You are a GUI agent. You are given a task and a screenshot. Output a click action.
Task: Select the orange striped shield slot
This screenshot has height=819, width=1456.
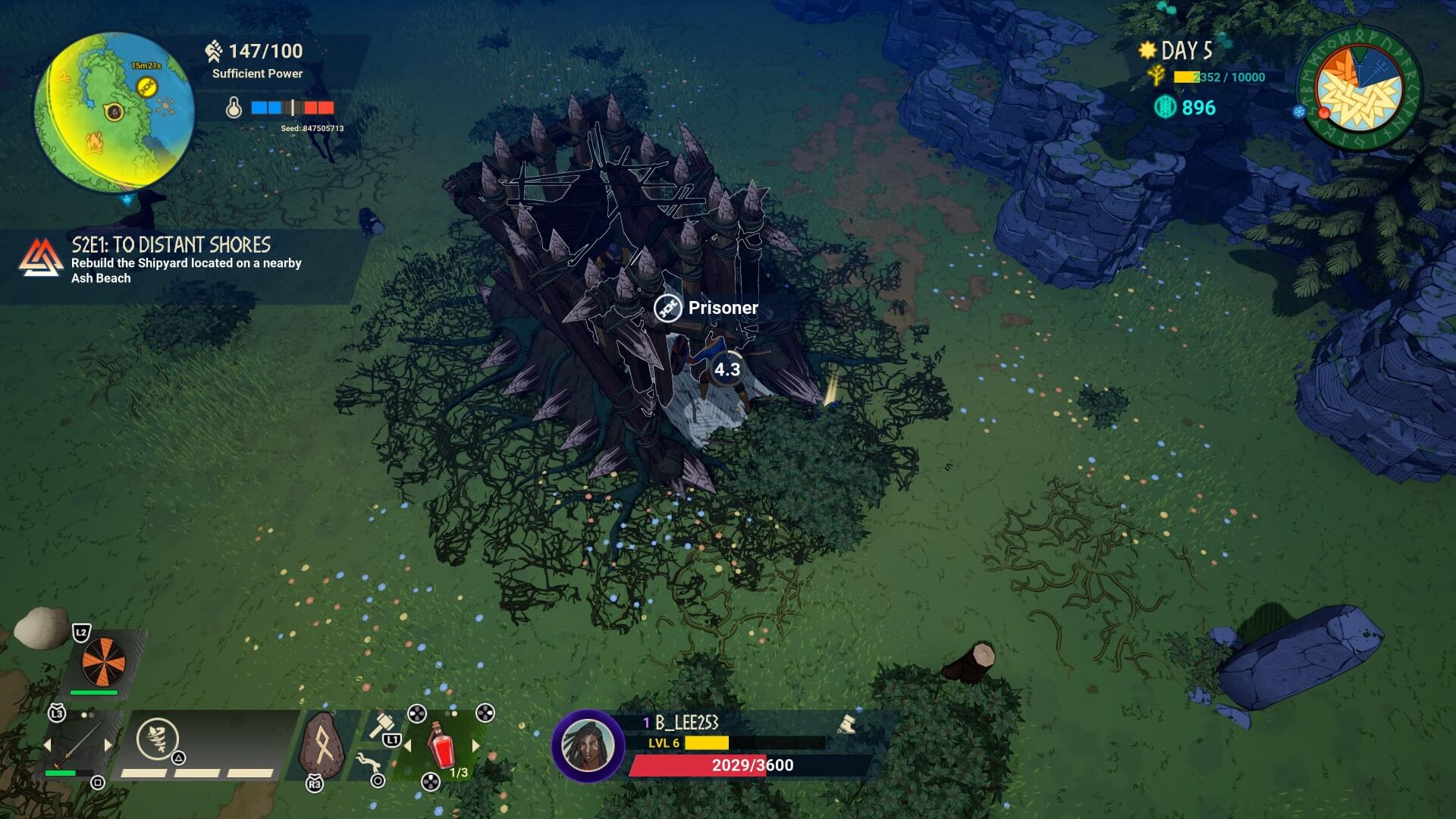(x=103, y=660)
